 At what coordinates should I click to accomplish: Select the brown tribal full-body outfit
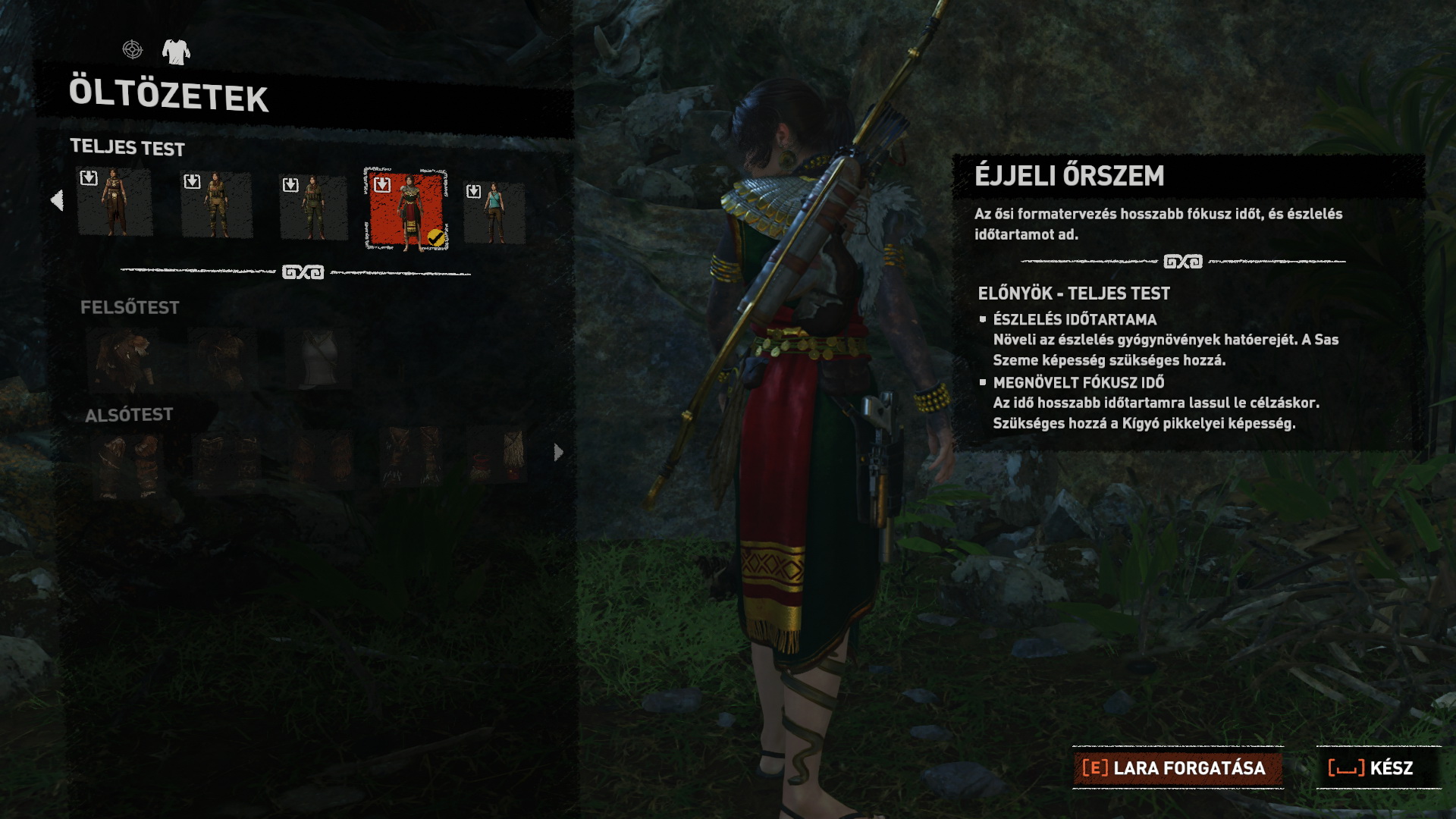click(115, 203)
